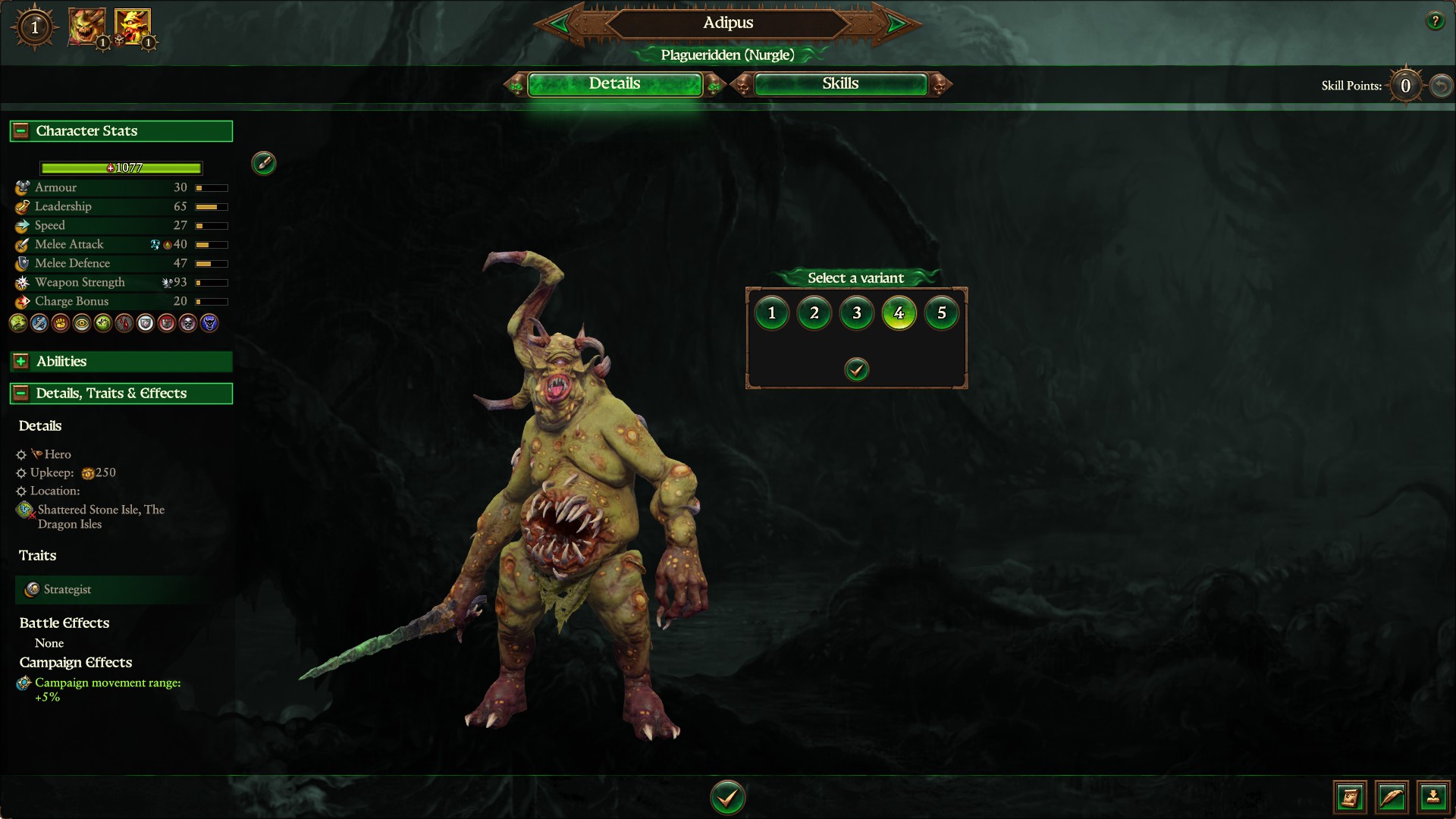The height and width of the screenshot is (819, 1456).
Task: Open the scroll icon button at the bottom right
Action: point(1351,797)
